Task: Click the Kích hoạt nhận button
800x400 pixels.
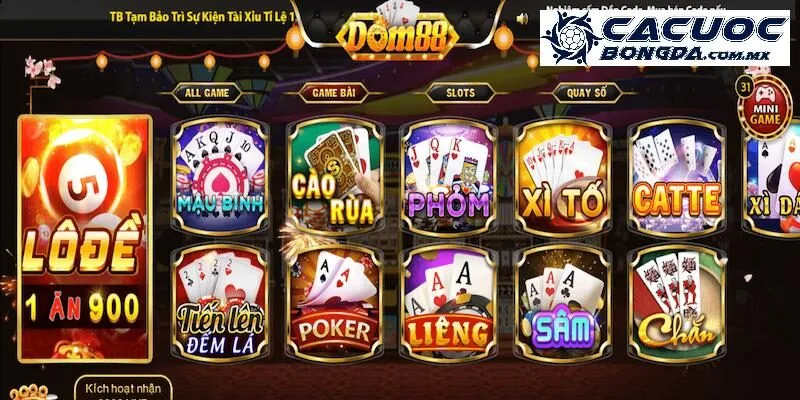Action: (122, 389)
